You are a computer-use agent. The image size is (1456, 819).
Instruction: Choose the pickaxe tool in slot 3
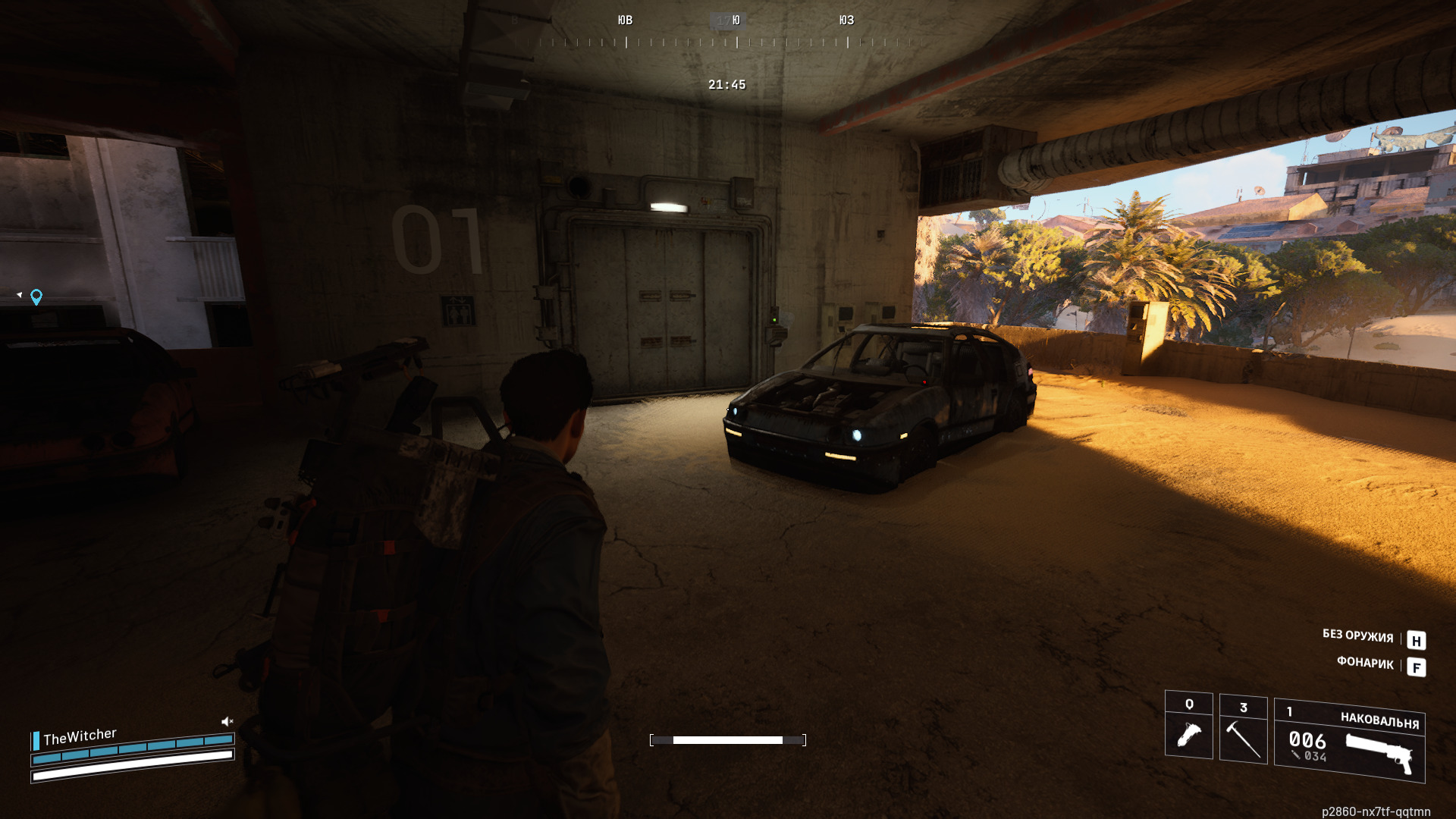click(1243, 729)
